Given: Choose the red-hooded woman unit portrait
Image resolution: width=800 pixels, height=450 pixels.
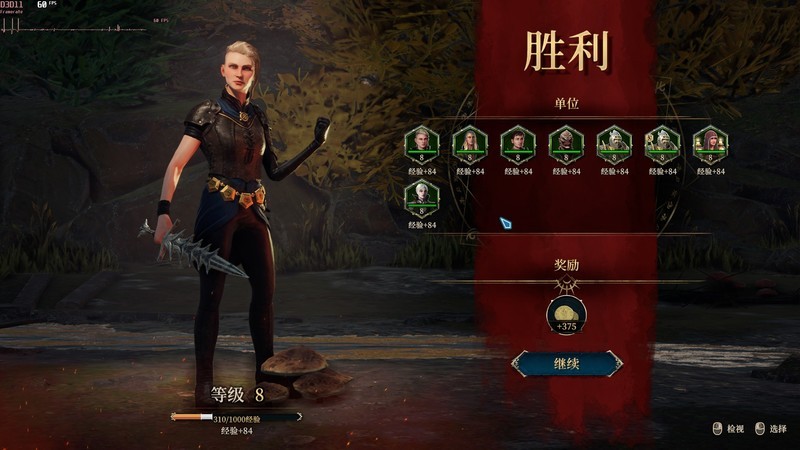Looking at the screenshot, I should pyautogui.click(x=709, y=144).
